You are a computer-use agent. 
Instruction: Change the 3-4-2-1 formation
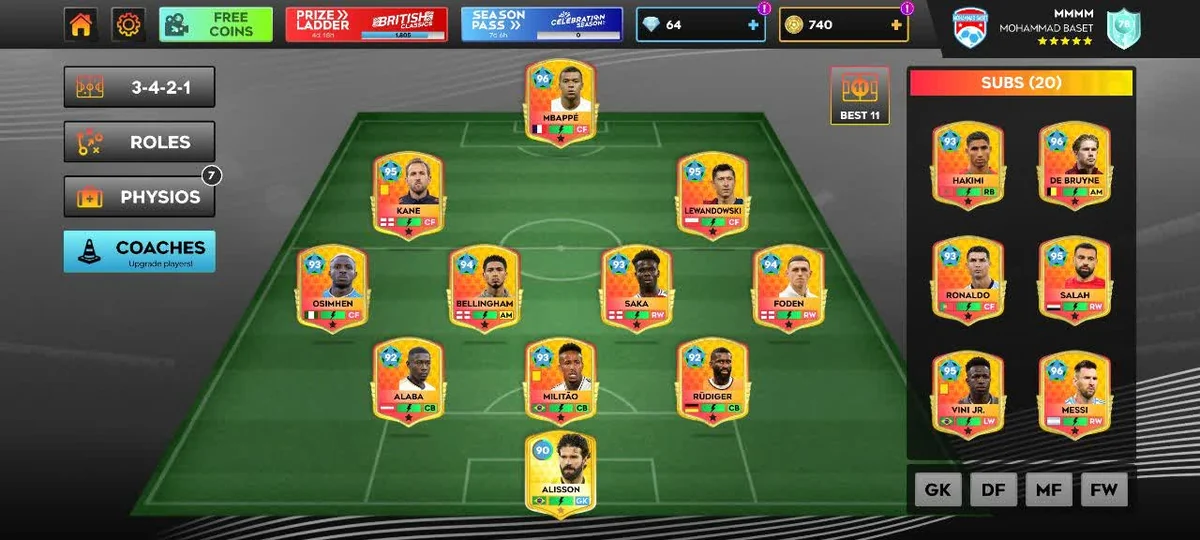[139, 87]
